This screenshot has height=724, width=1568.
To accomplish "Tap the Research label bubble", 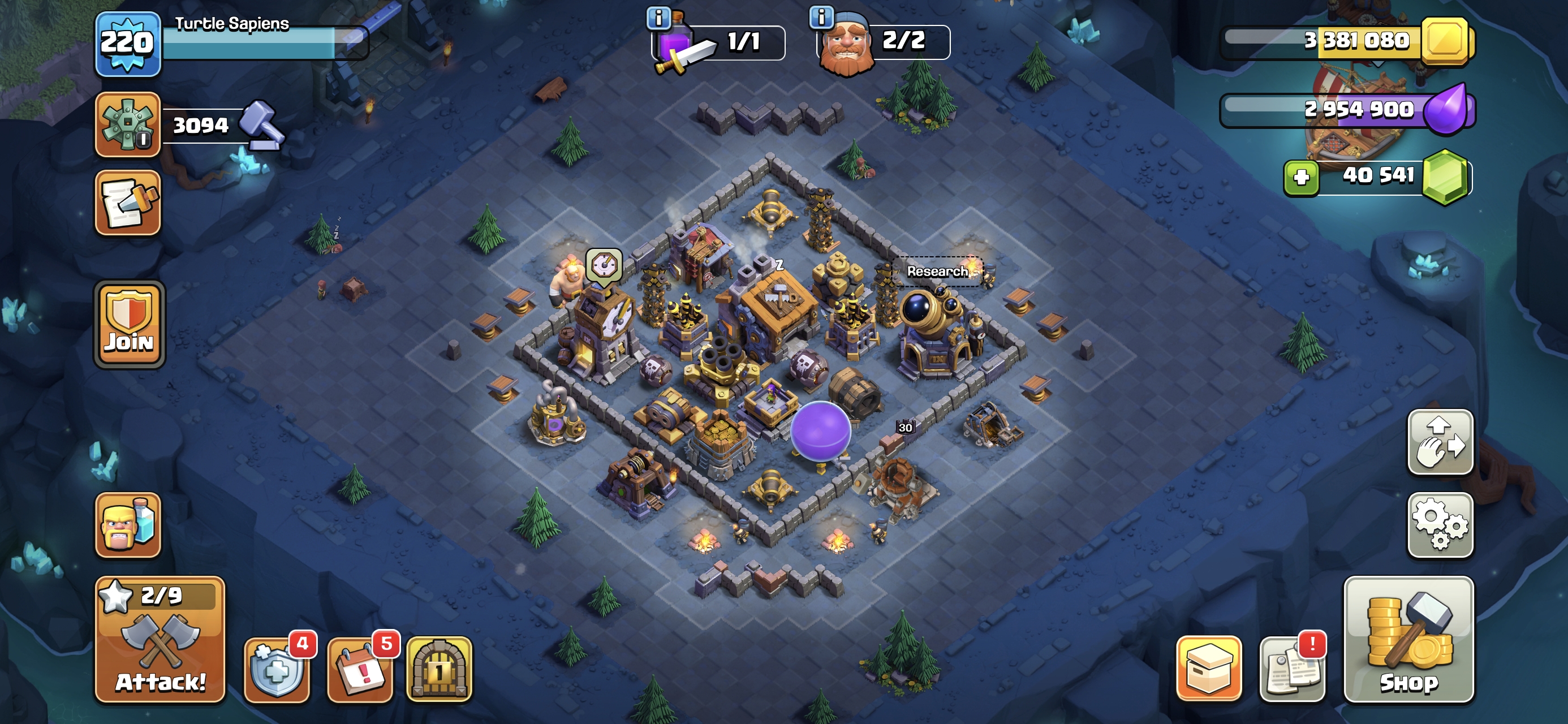I will [937, 271].
